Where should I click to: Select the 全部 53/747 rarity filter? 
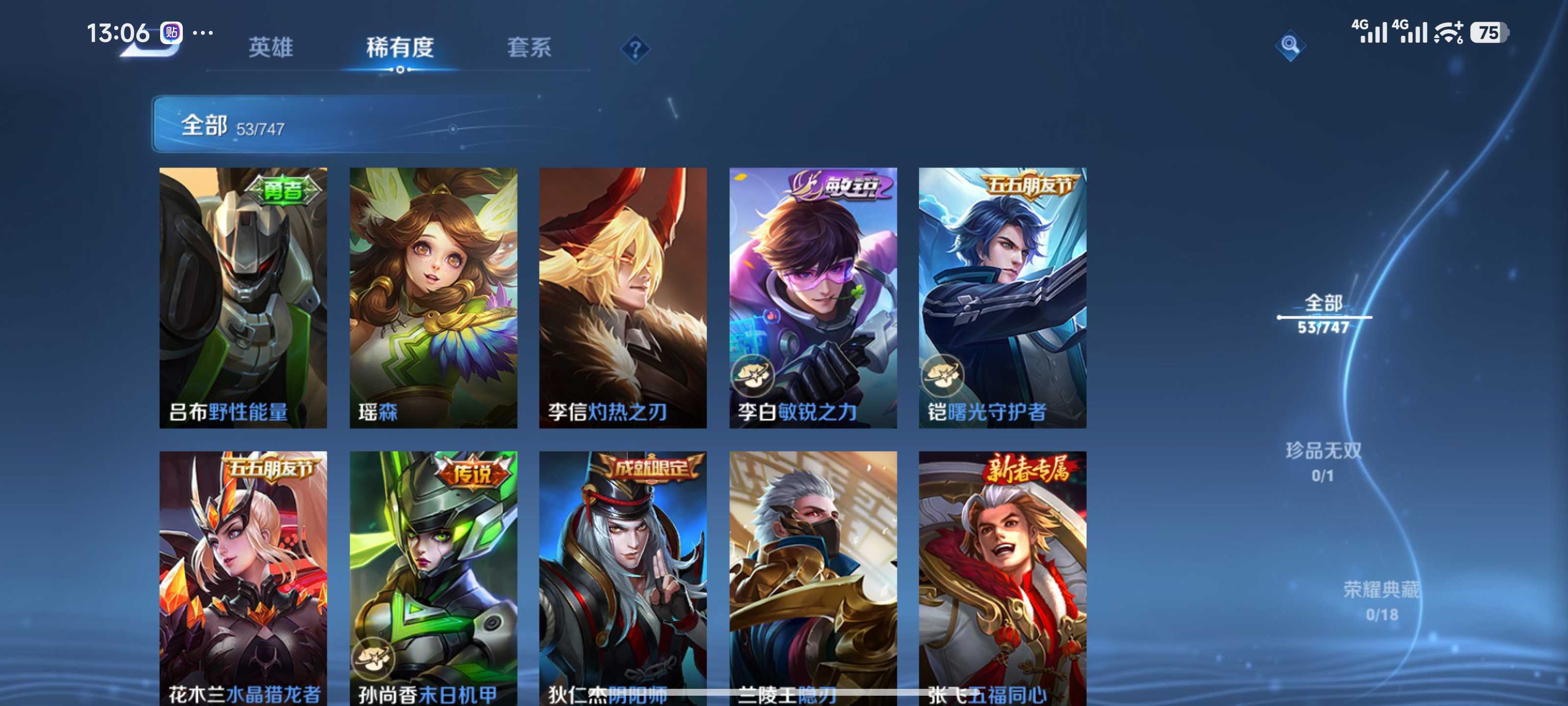point(1323,314)
